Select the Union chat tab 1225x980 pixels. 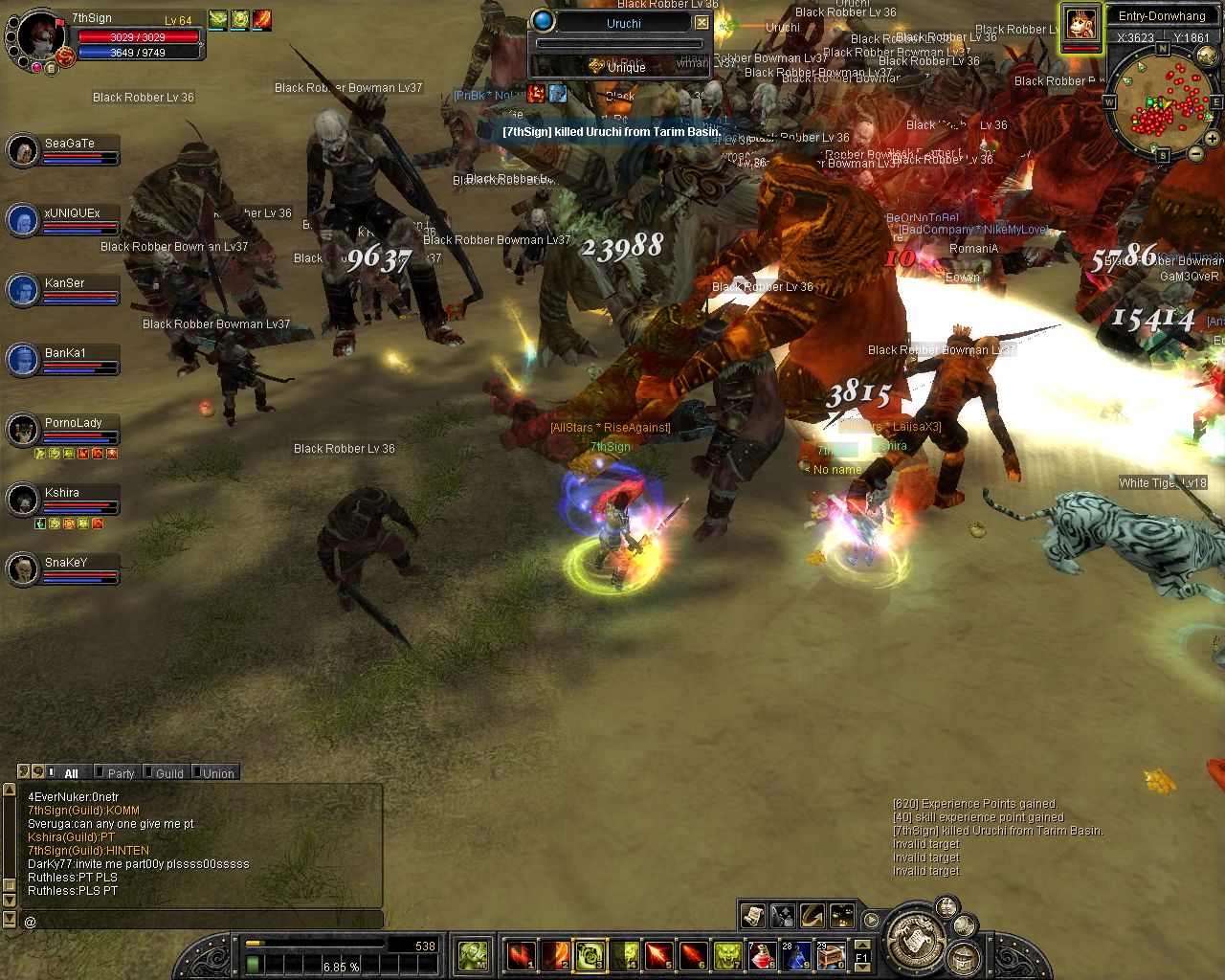point(217,773)
